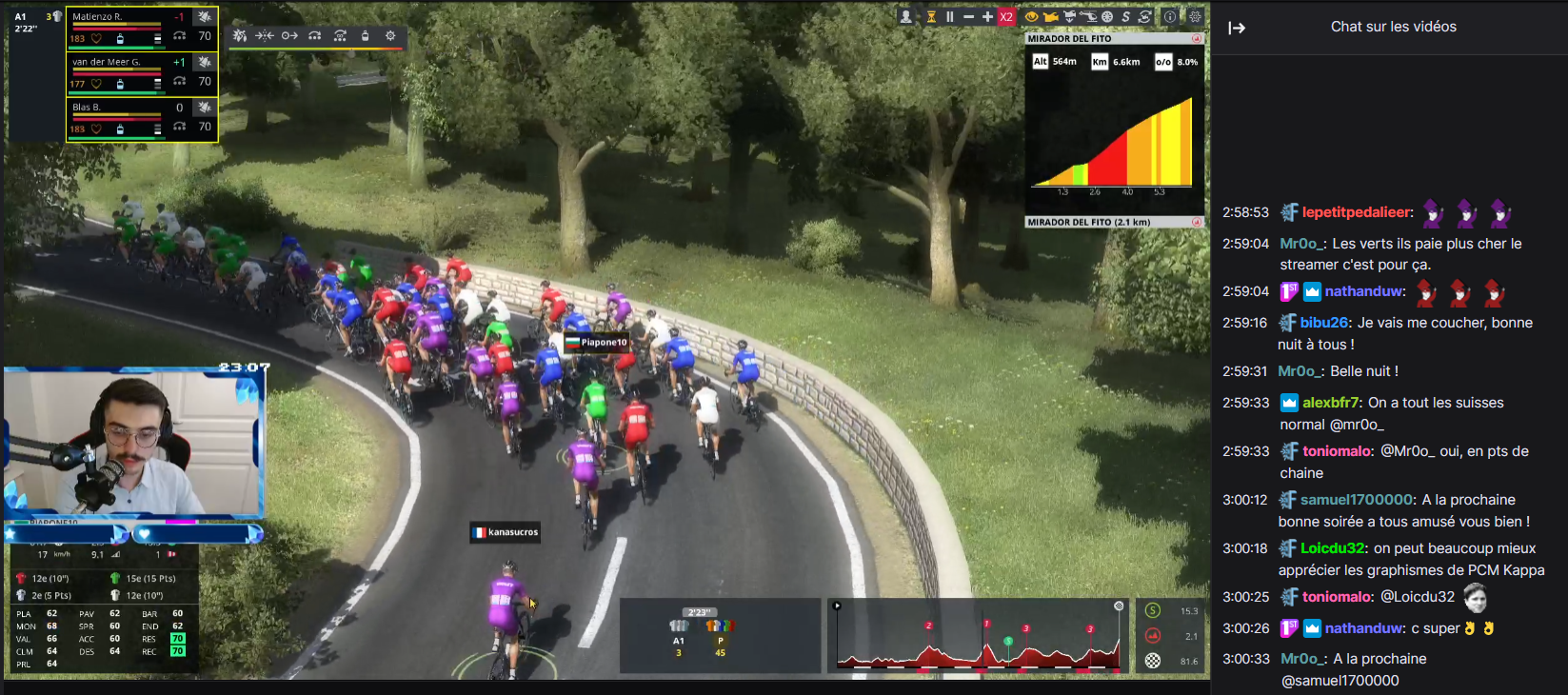Open the water bottle order in action bar
The width and height of the screenshot is (1568, 695).
pos(365,36)
